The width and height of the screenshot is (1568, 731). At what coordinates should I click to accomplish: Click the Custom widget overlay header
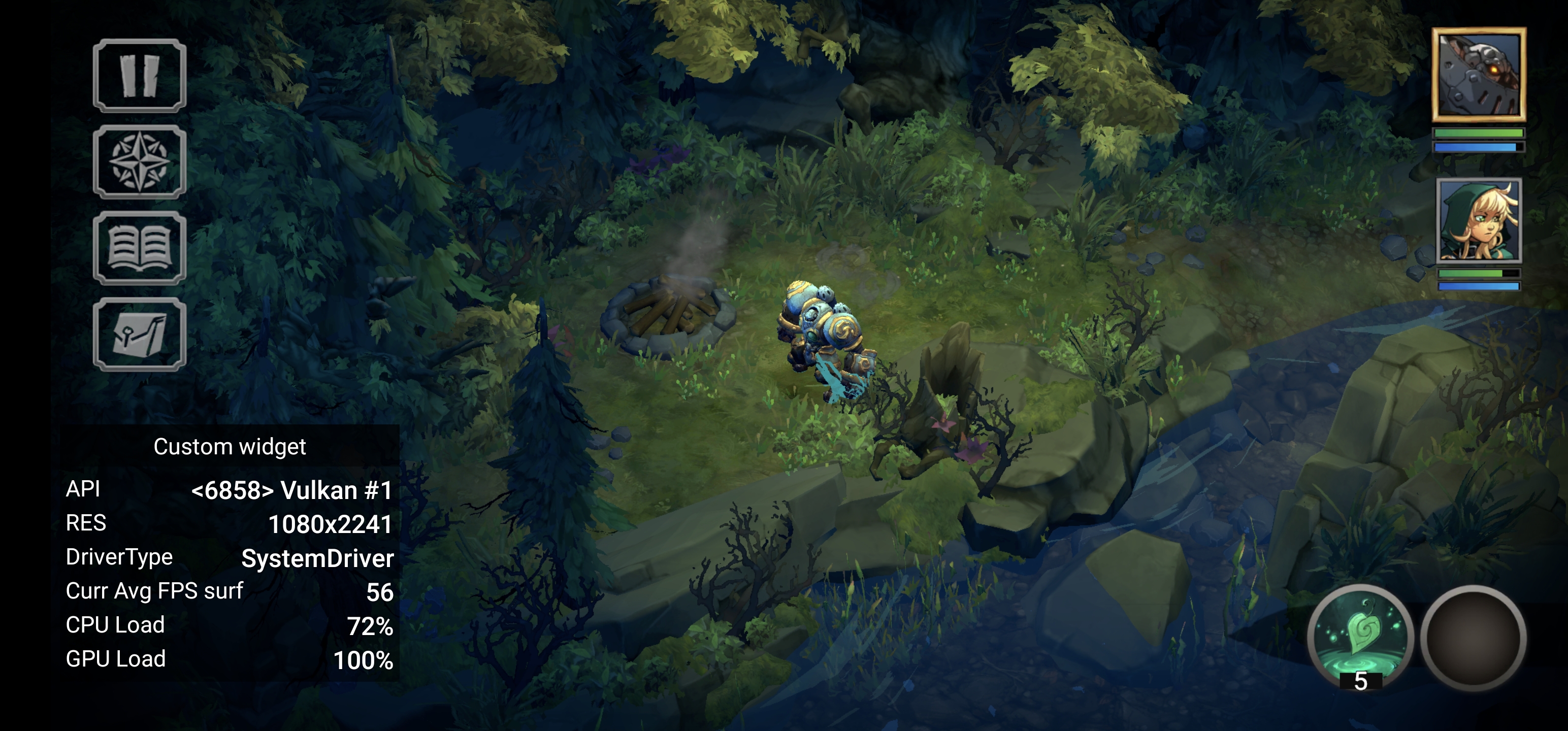click(x=230, y=447)
